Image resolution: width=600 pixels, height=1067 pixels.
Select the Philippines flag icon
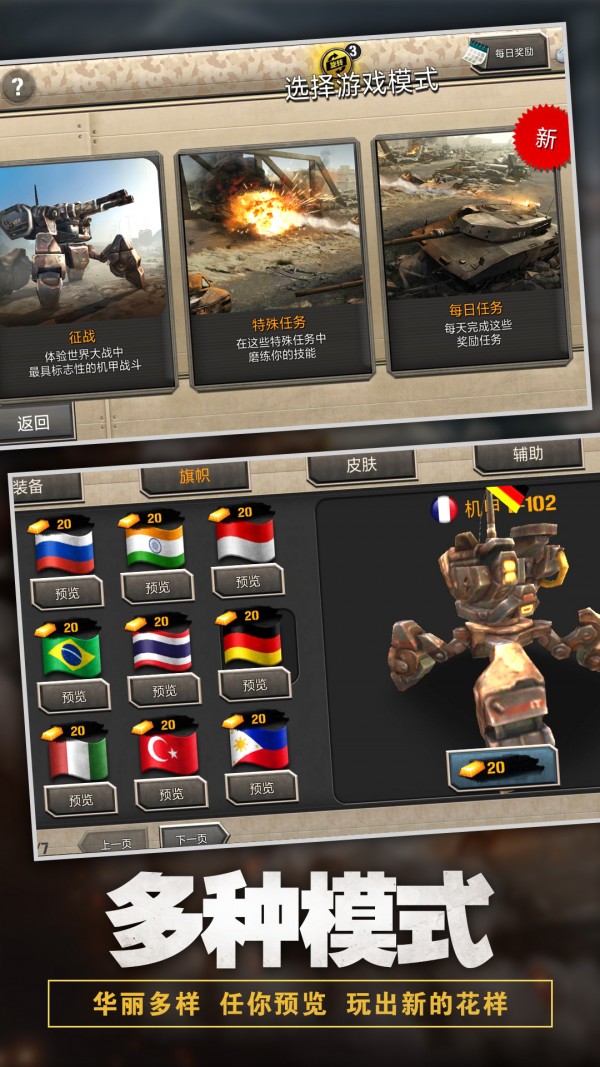(x=259, y=745)
